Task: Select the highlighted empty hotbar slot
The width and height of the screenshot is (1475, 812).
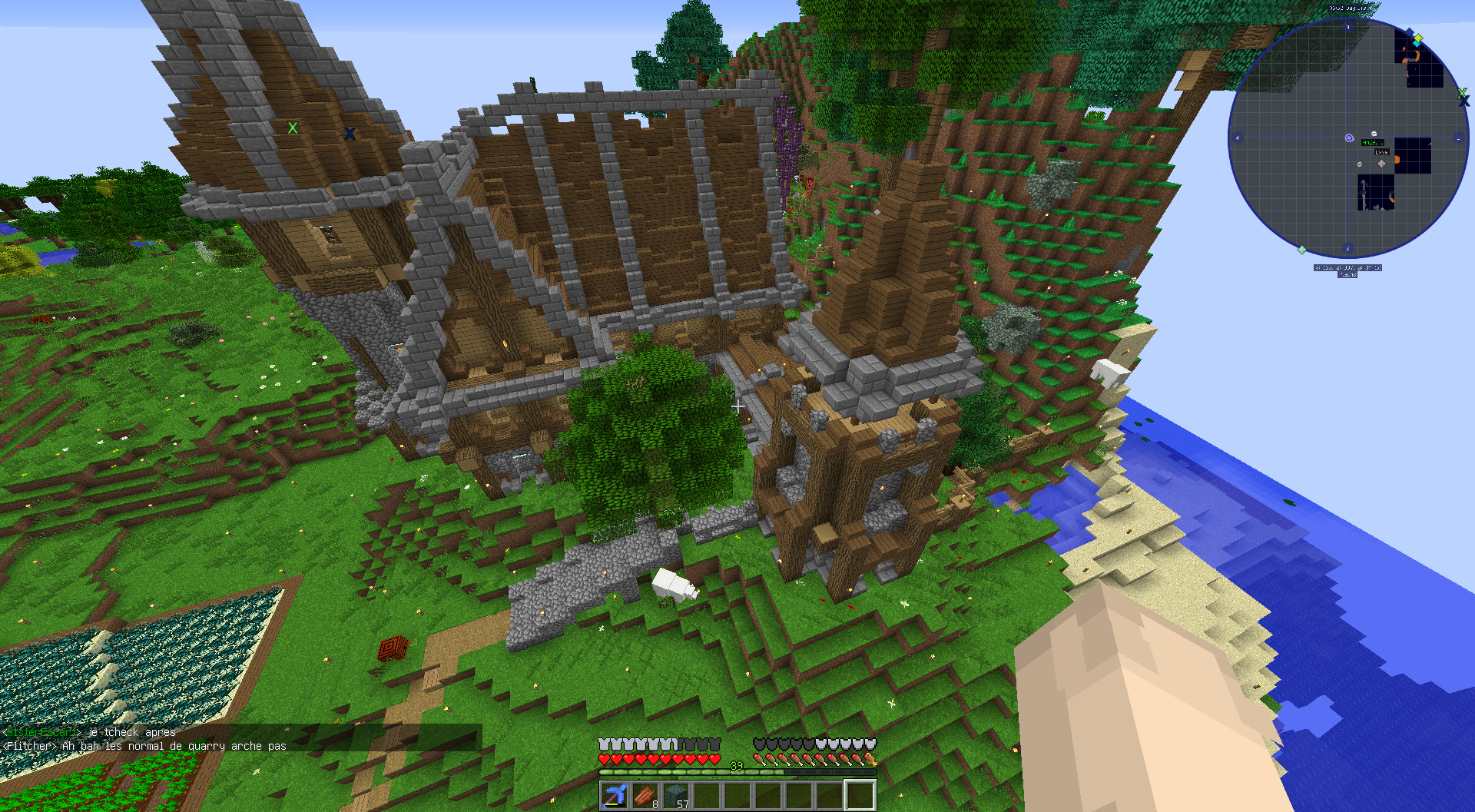Action: (860, 795)
